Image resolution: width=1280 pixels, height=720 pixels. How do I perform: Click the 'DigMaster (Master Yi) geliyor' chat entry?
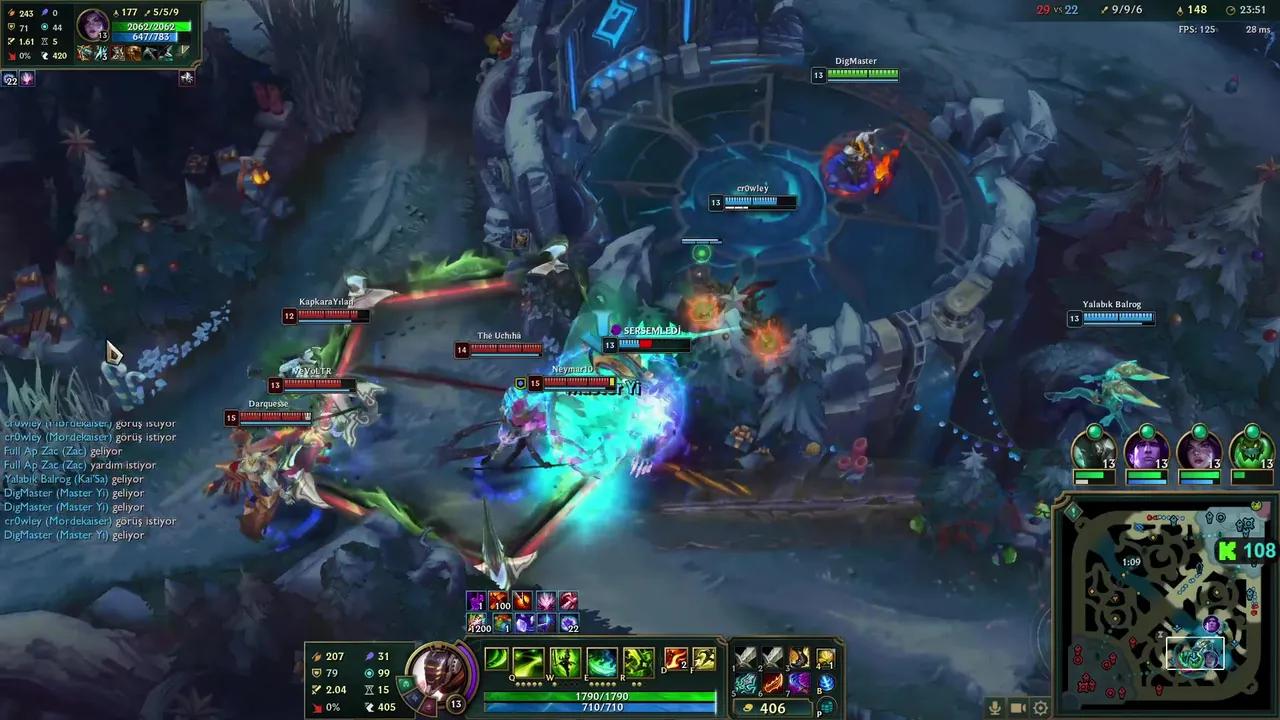point(75,534)
